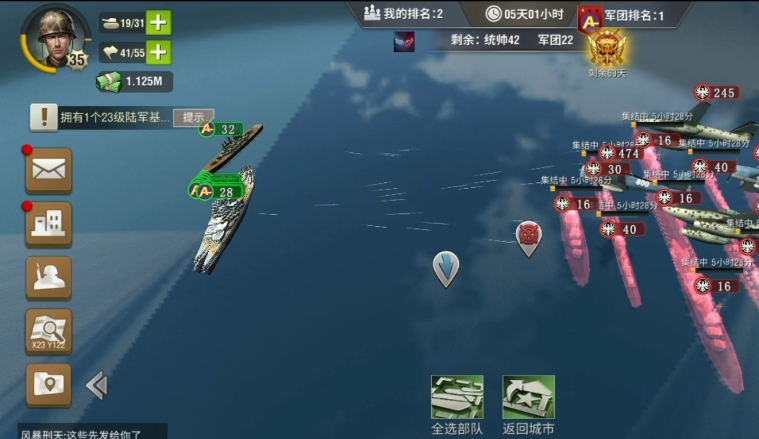Open the mail envelope inbox

tap(48, 170)
